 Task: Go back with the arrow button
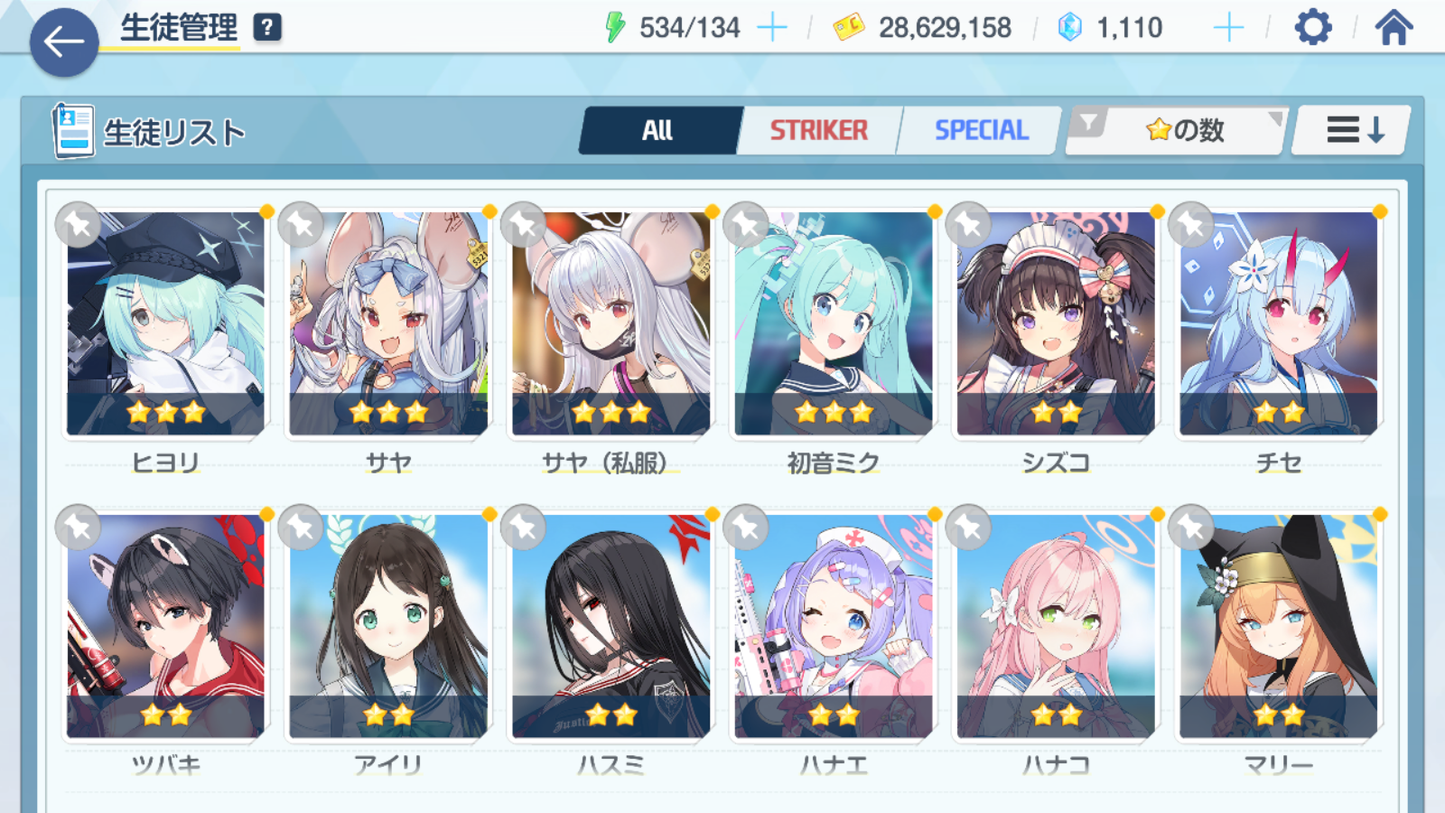point(64,42)
